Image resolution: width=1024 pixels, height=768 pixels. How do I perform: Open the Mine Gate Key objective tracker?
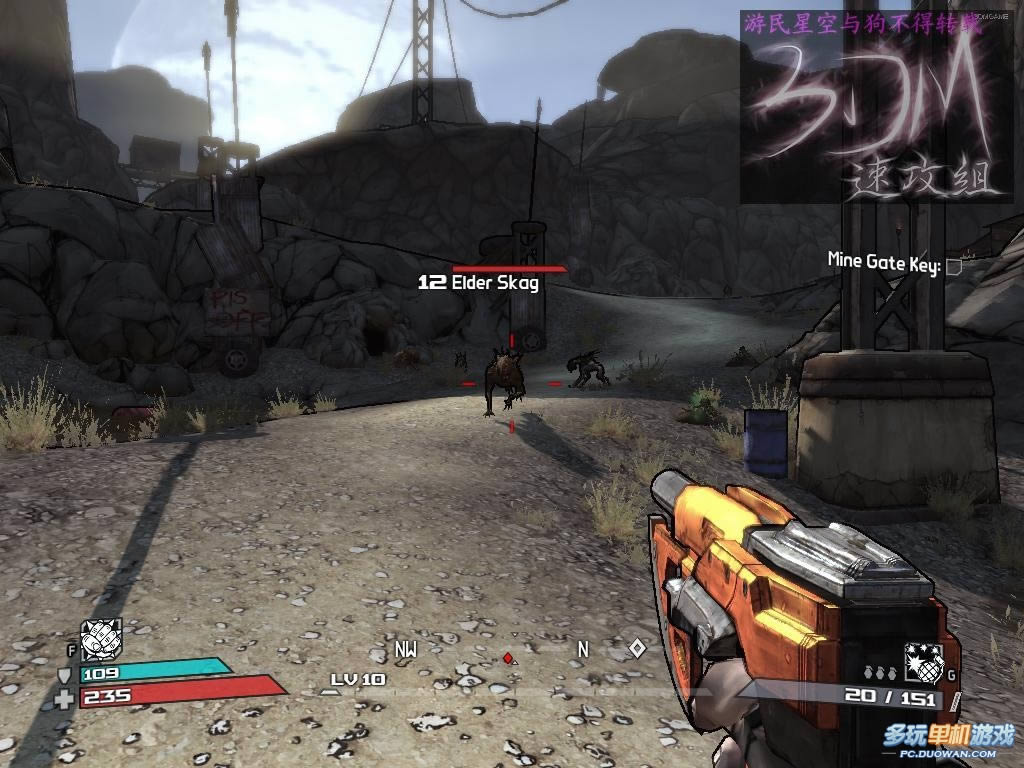point(883,262)
